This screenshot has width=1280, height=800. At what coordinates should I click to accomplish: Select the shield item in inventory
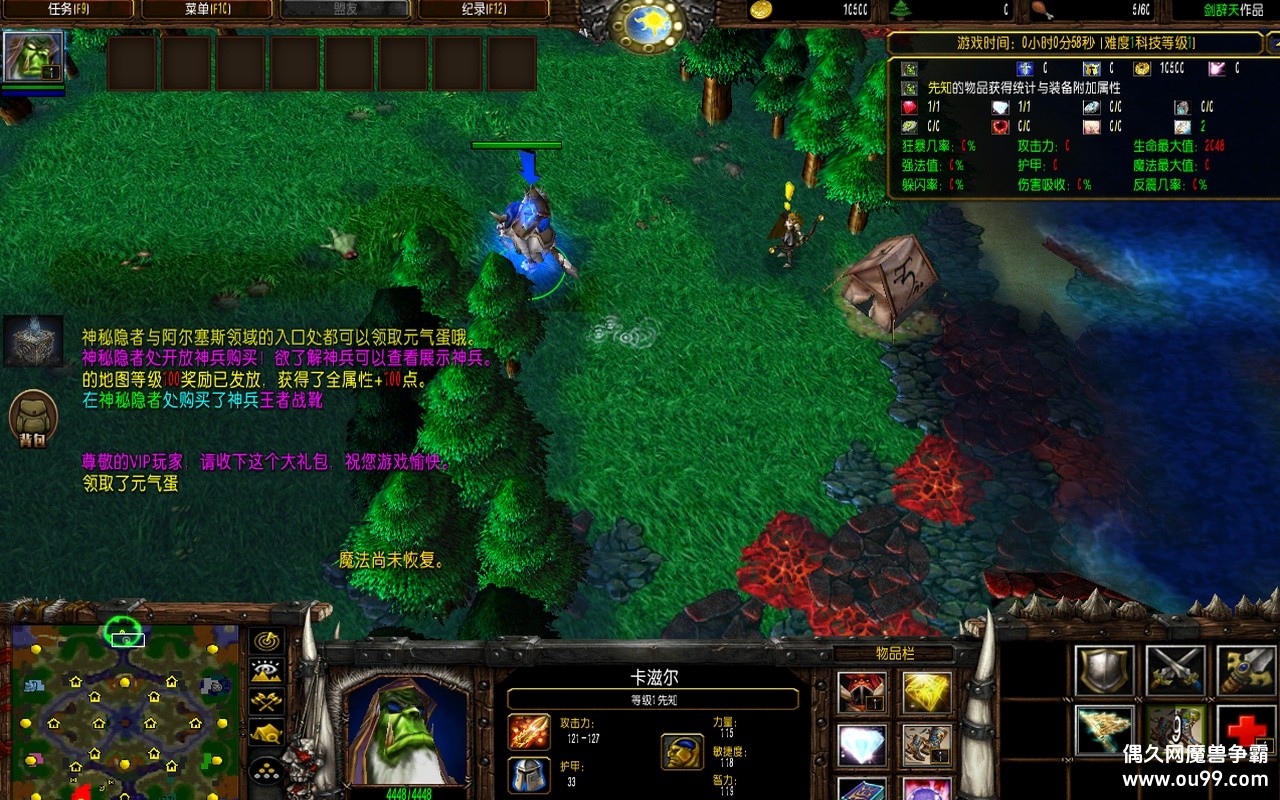pos(1103,670)
